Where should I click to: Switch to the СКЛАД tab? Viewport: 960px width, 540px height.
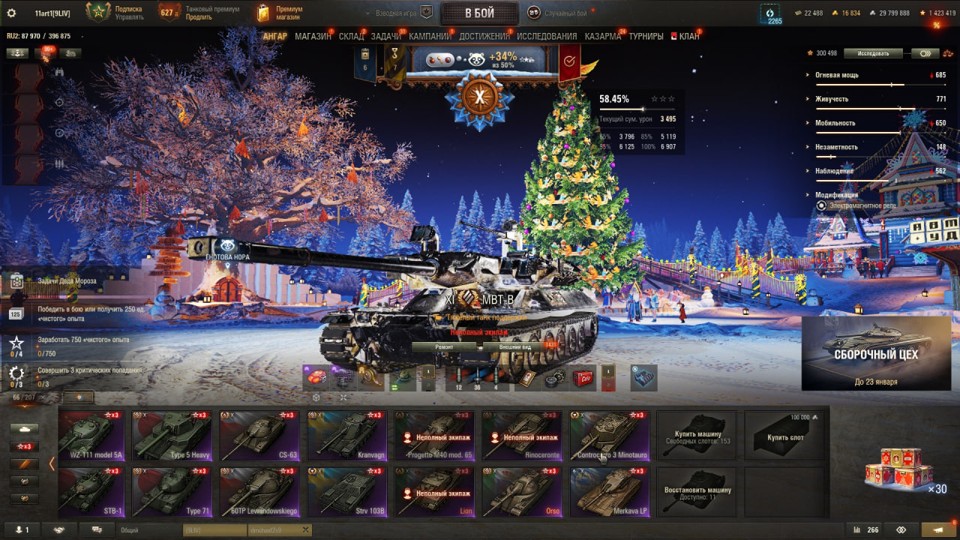point(351,37)
